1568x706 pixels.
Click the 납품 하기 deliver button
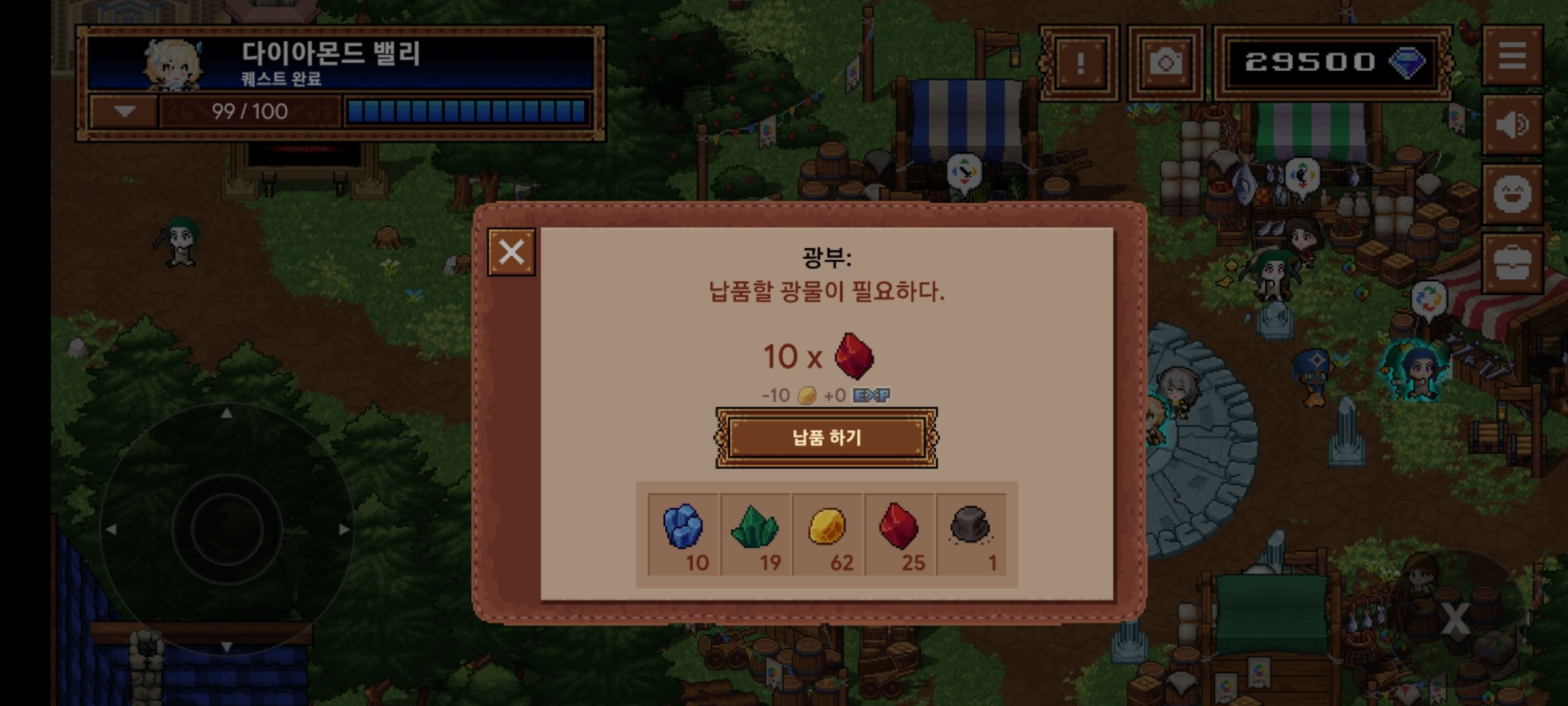[x=826, y=437]
